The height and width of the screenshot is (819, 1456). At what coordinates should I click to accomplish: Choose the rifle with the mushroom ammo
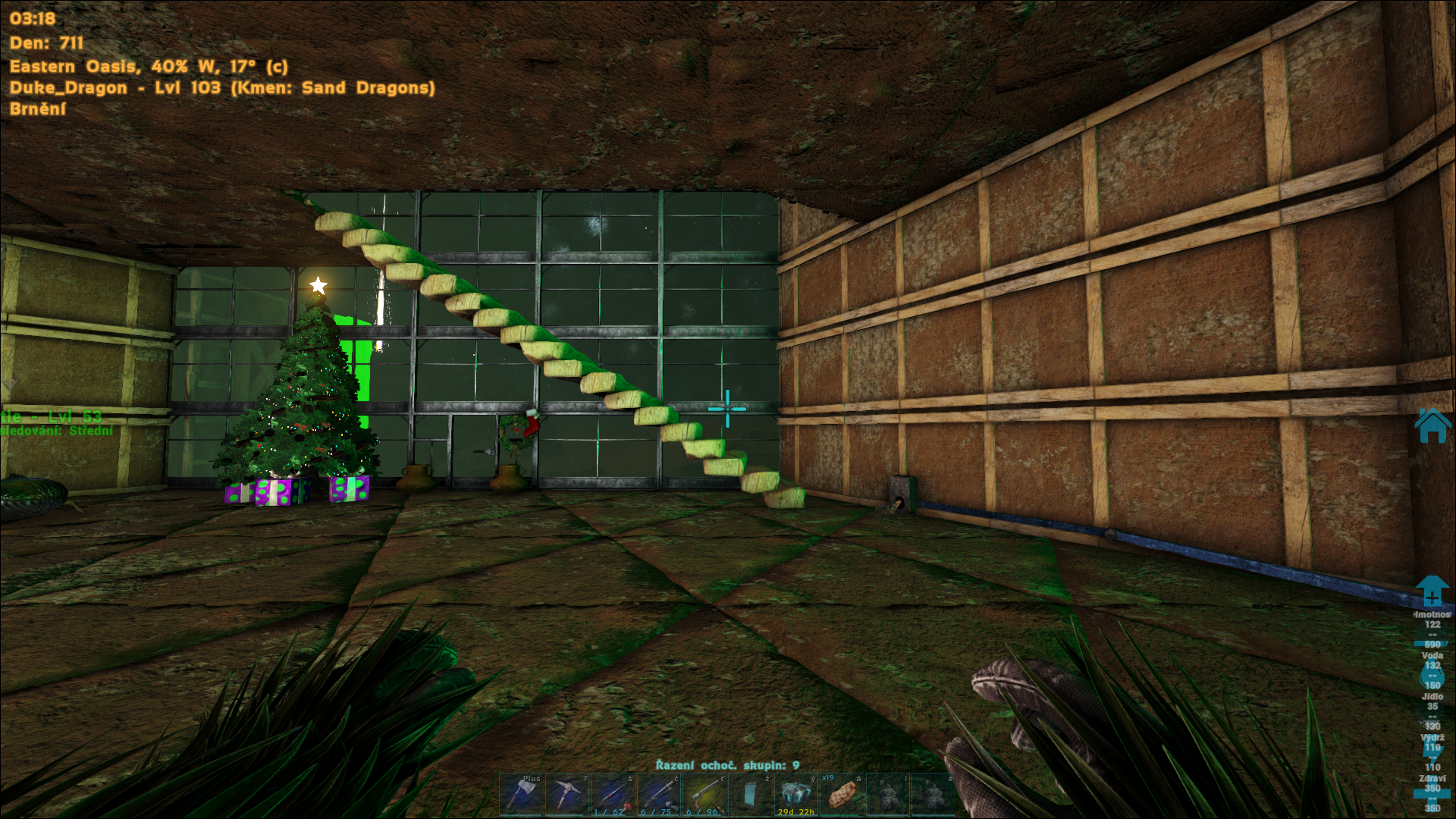click(613, 794)
